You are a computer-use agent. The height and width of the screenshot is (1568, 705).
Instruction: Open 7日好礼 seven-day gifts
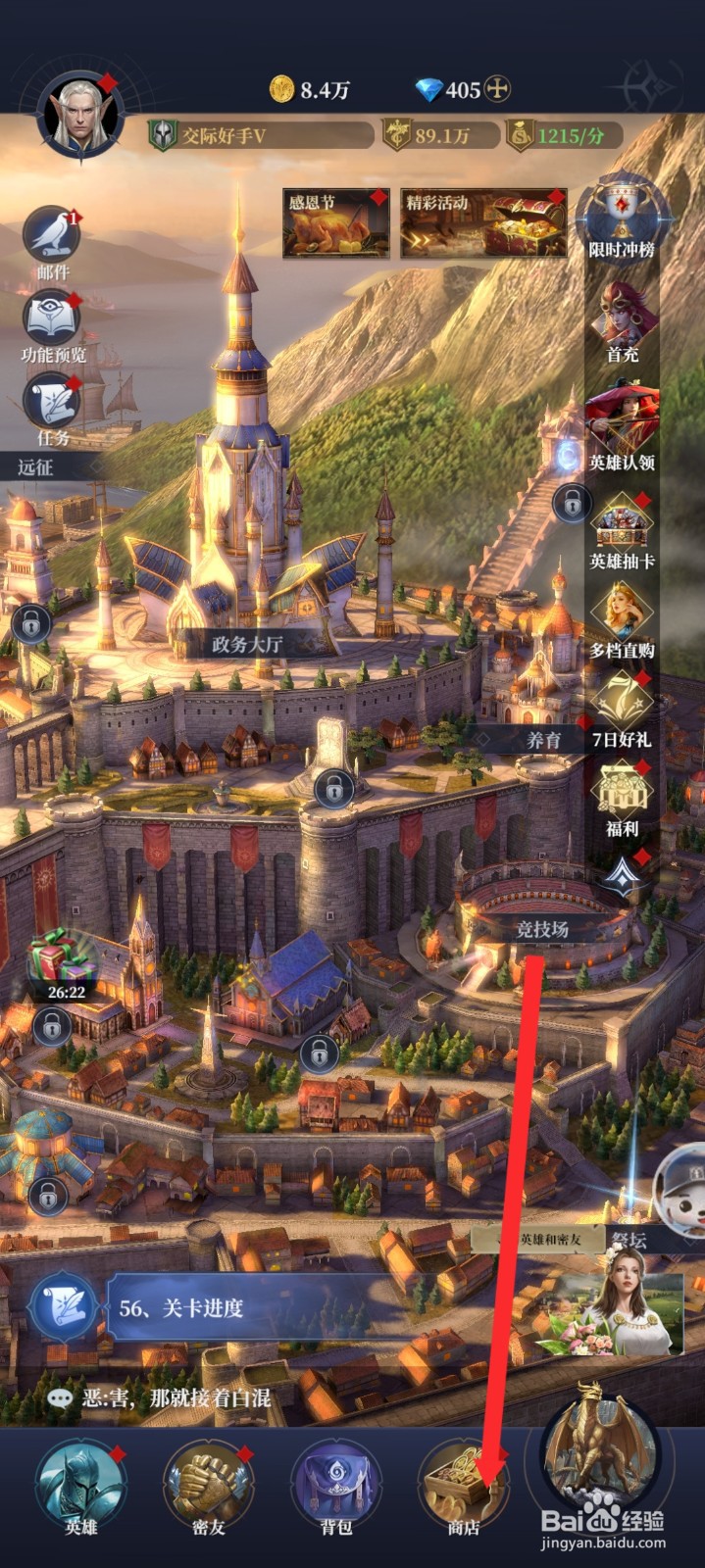pyautogui.click(x=622, y=706)
